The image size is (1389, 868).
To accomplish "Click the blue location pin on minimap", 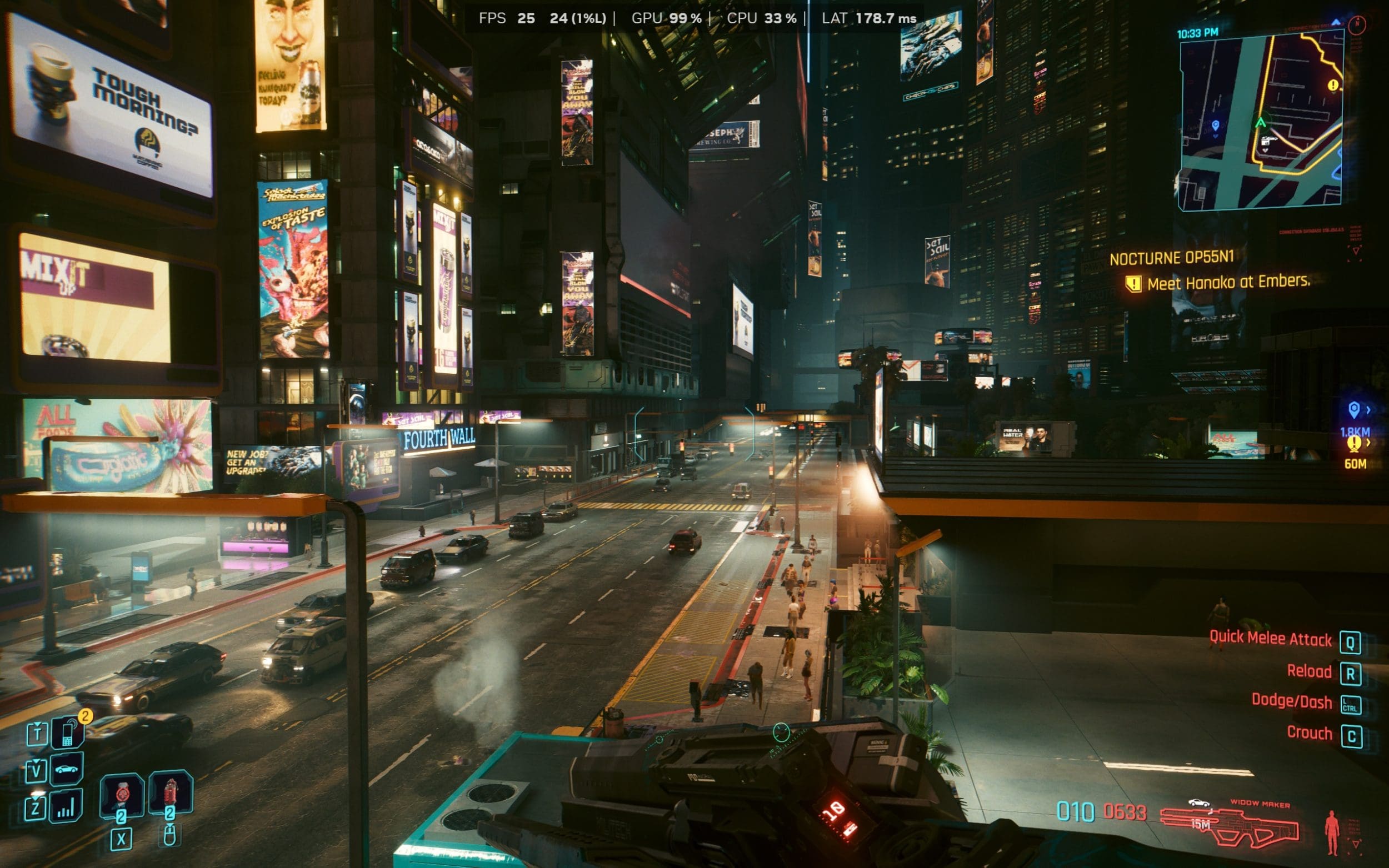I will (x=1215, y=125).
